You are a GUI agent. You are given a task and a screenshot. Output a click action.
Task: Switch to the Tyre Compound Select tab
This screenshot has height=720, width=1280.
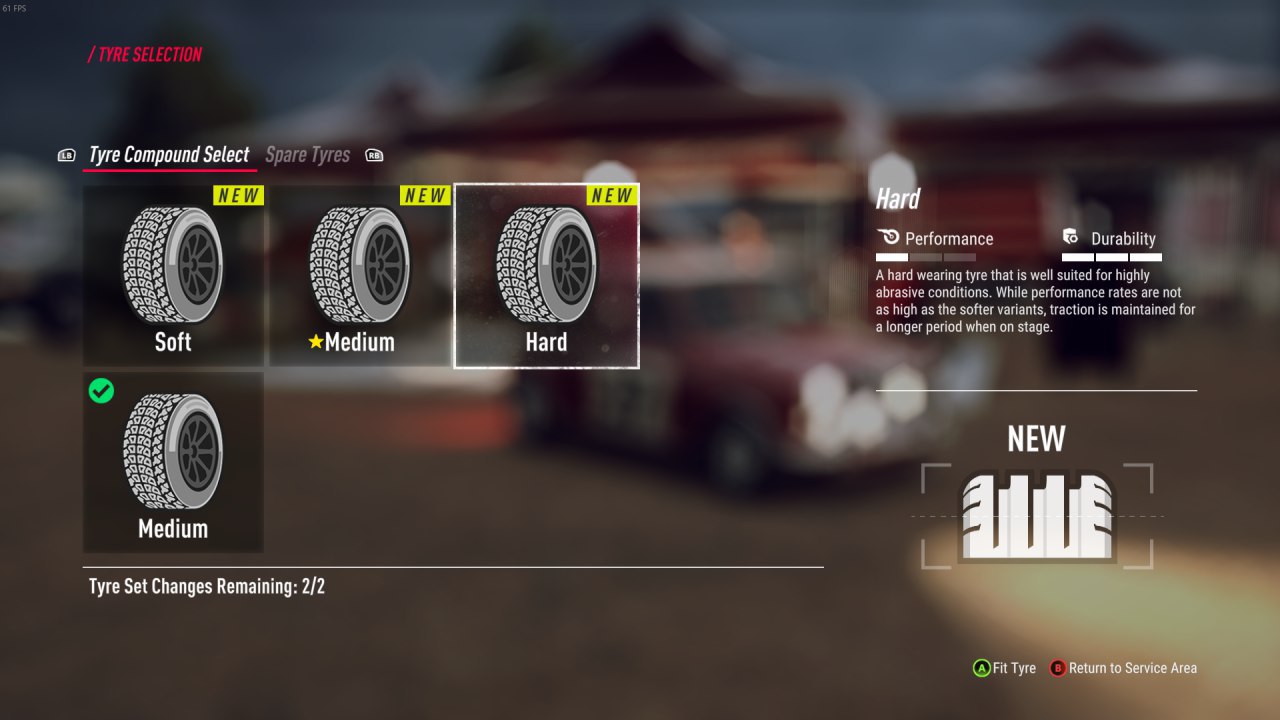pyautogui.click(x=169, y=155)
